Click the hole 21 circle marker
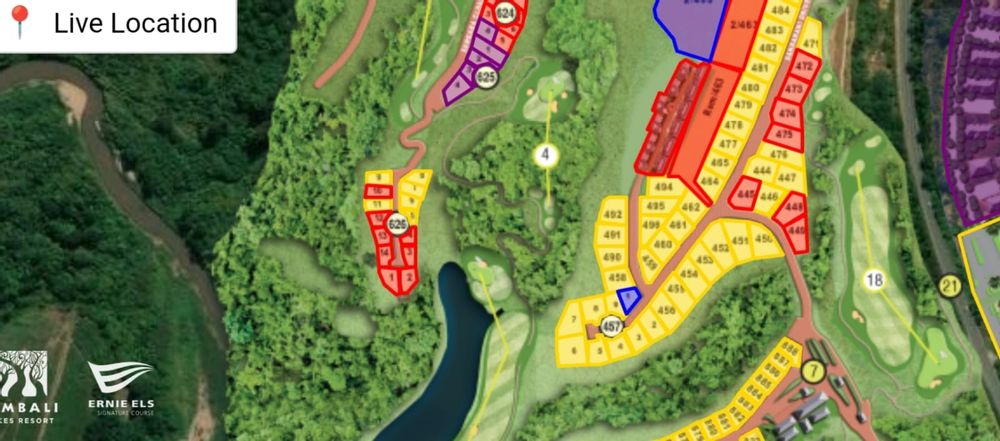Screen dimensions: 1000x441 (949, 288)
